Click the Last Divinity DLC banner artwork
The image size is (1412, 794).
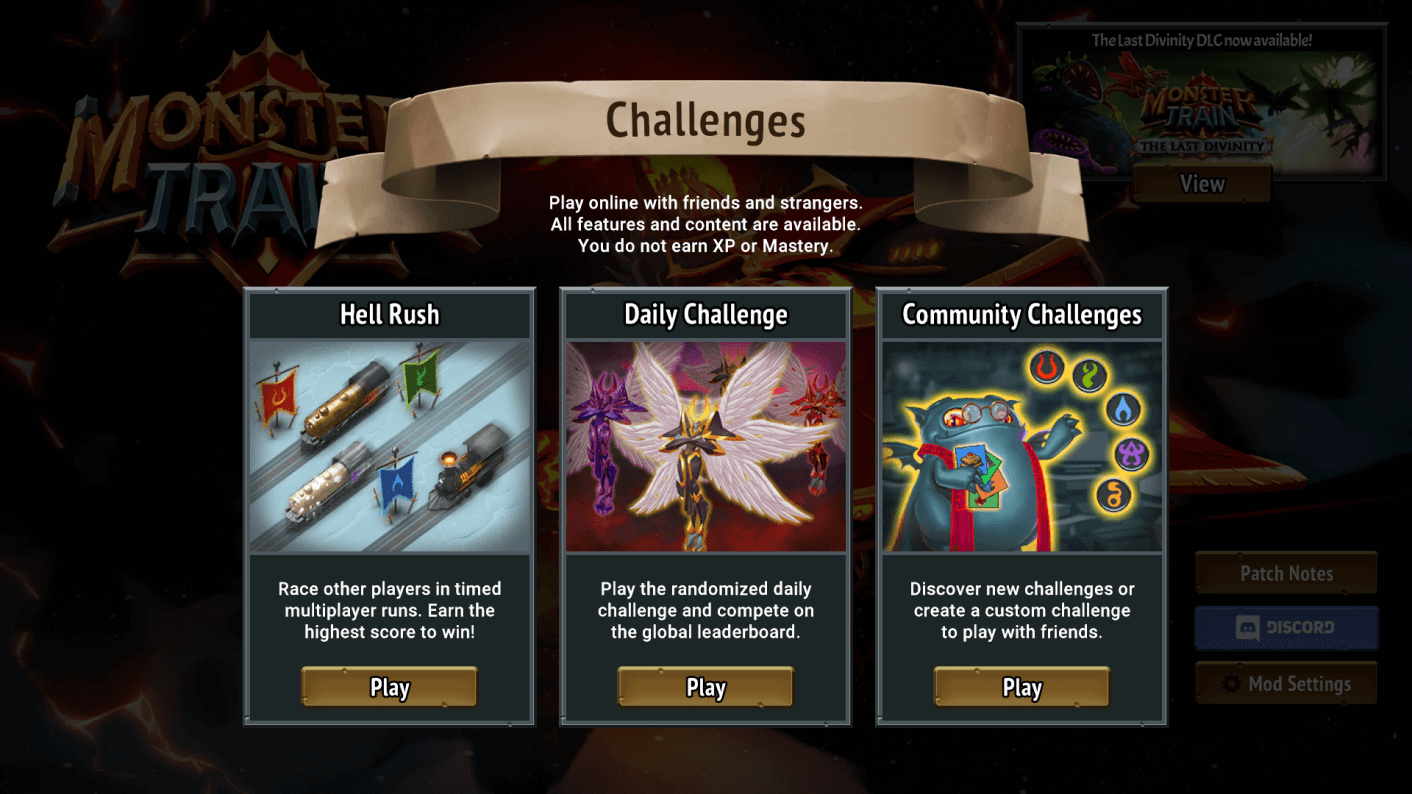(x=1201, y=110)
